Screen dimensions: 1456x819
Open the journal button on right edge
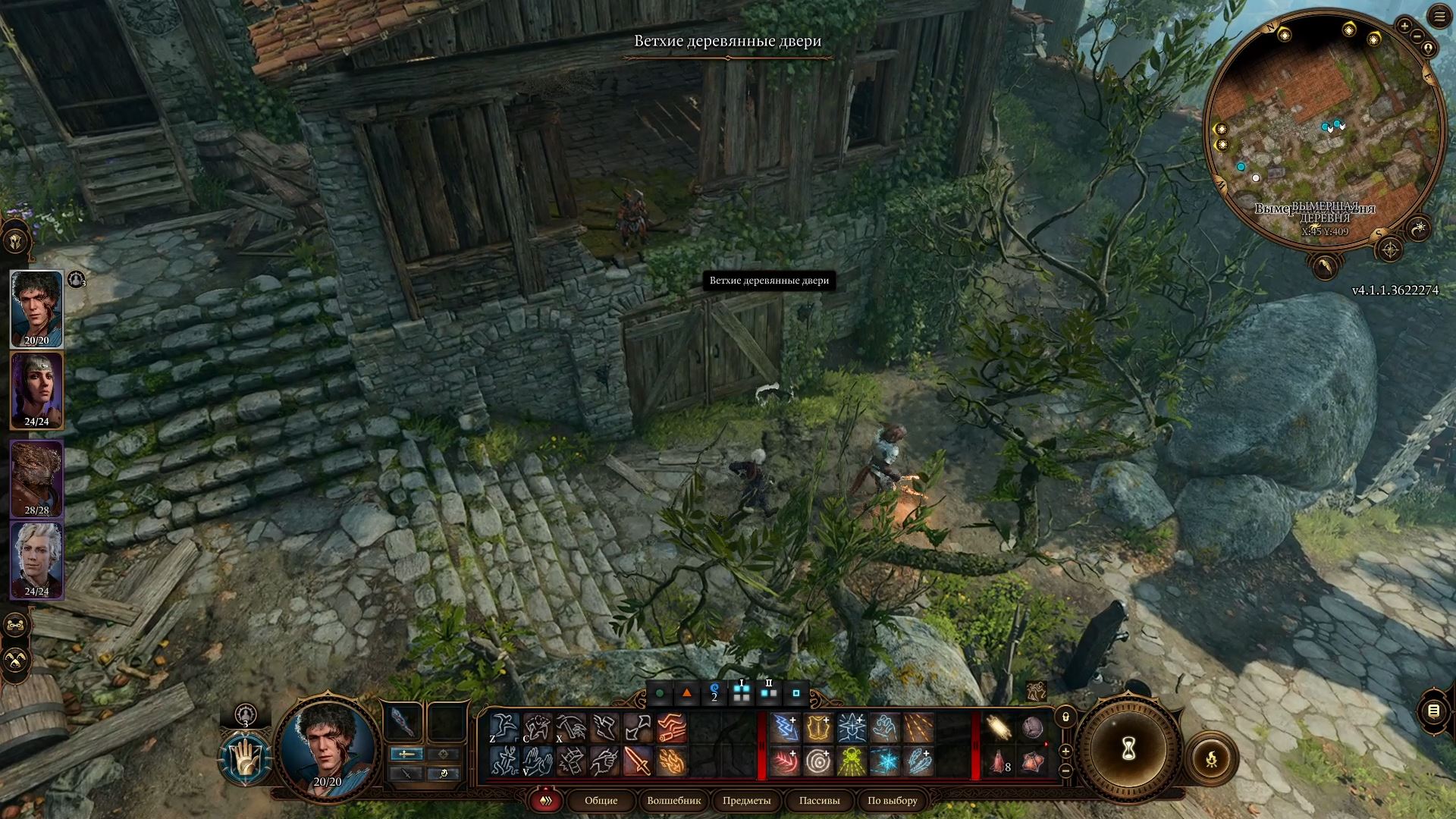click(1433, 711)
